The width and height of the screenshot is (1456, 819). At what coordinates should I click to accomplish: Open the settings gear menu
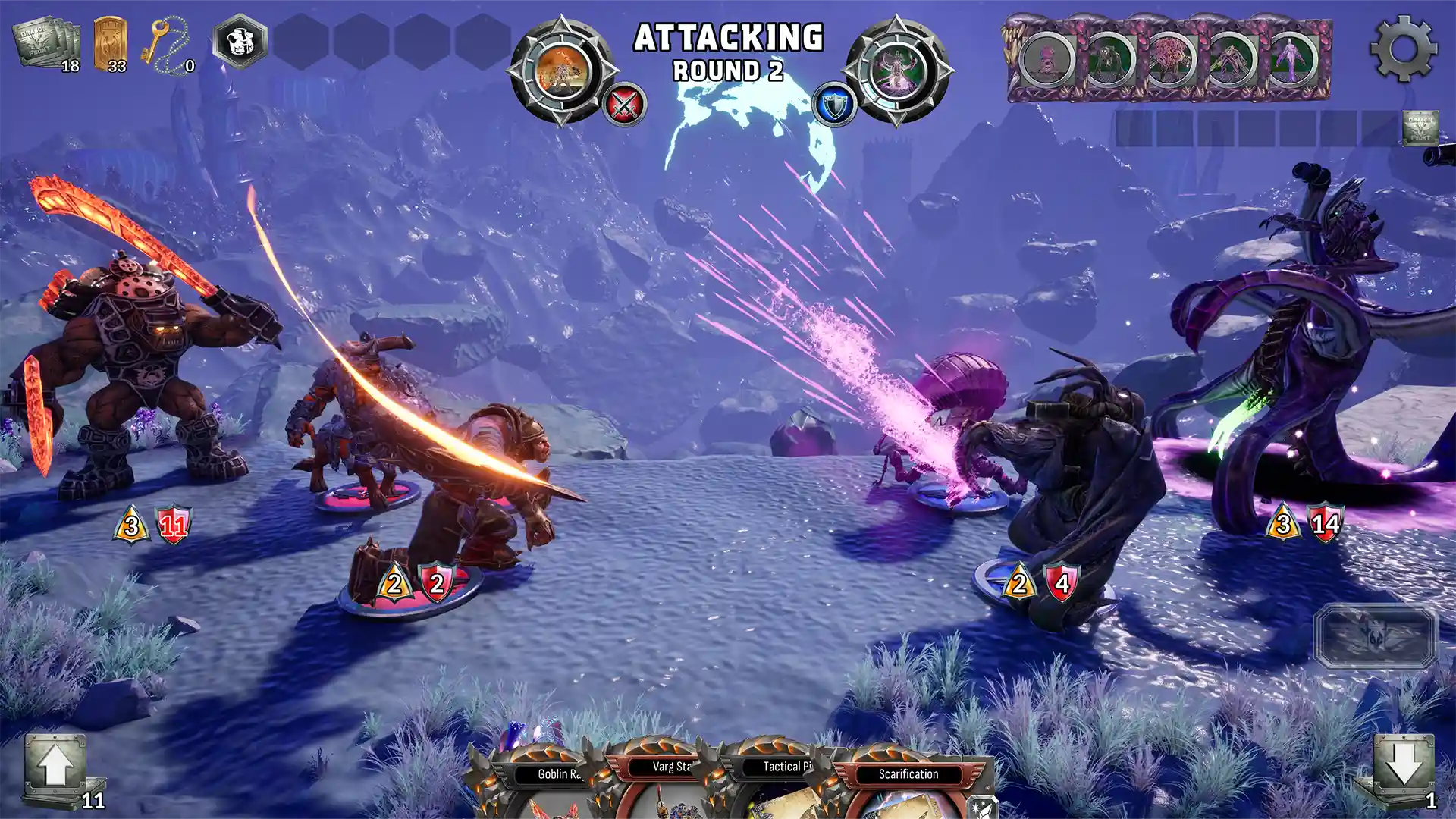1403,48
